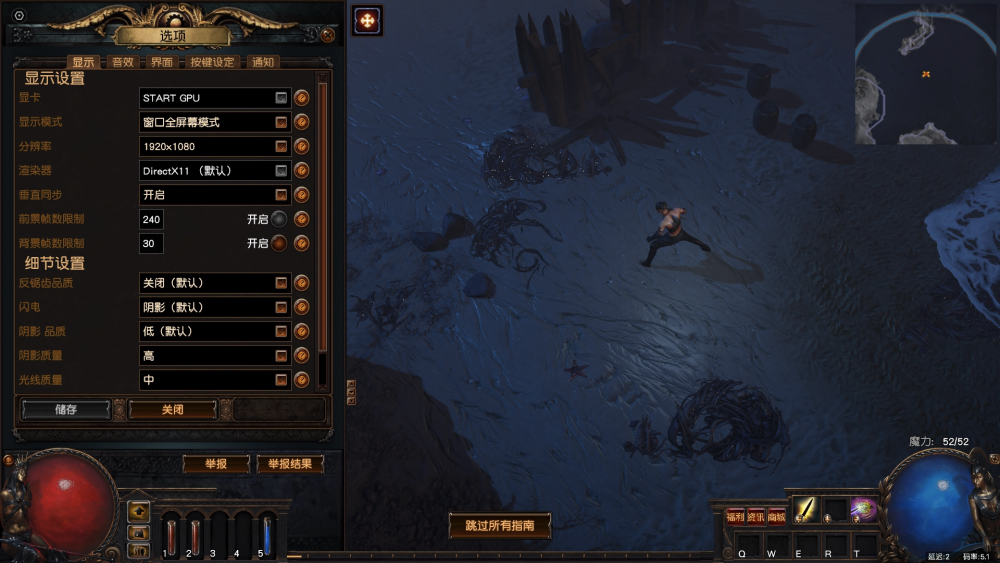Select the 按键设定 (key bindings) tab
This screenshot has height=563, width=1000.
pyautogui.click(x=211, y=62)
